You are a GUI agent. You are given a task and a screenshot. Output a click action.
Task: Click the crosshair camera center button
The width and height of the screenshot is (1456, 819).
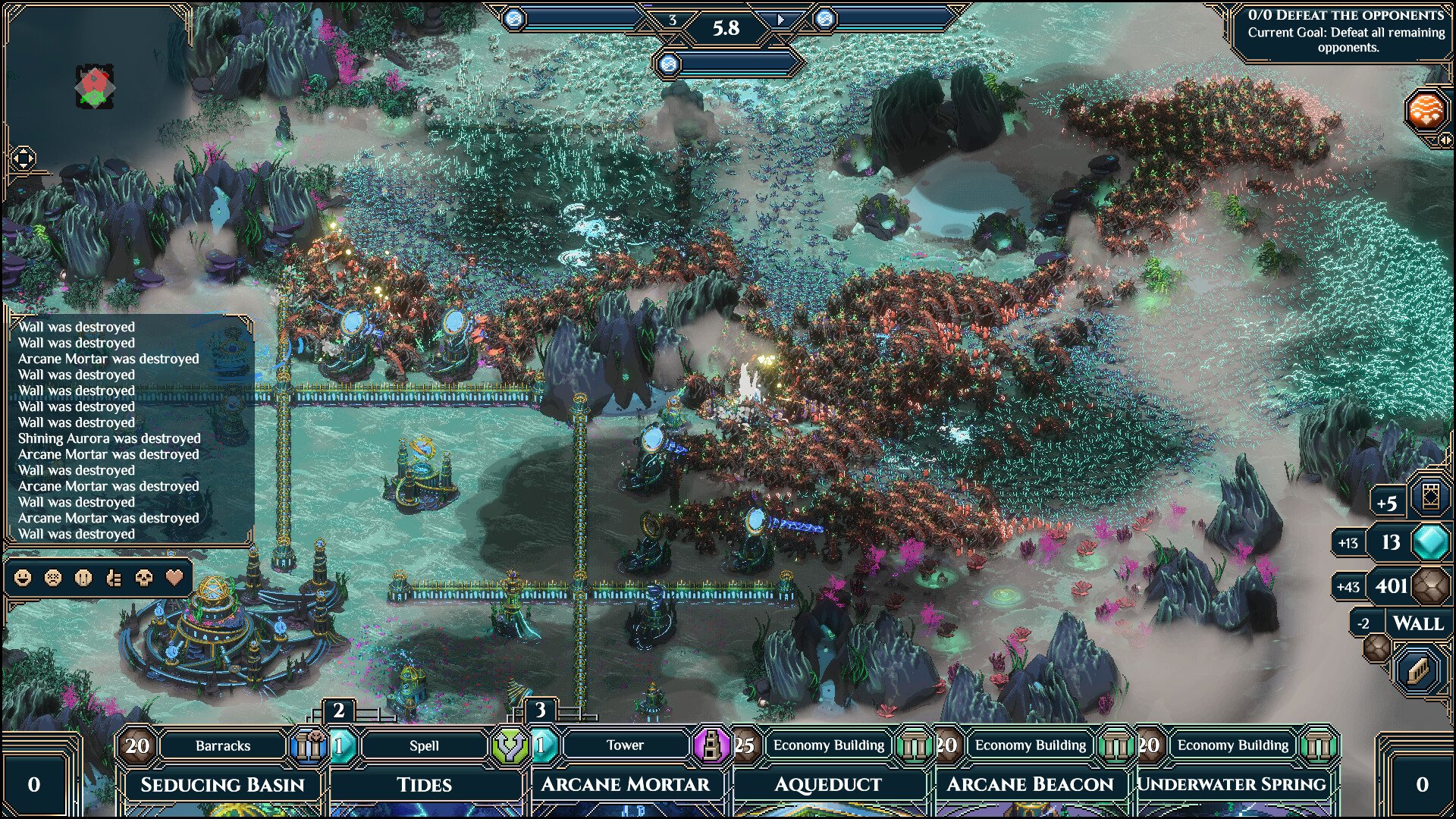pyautogui.click(x=23, y=158)
